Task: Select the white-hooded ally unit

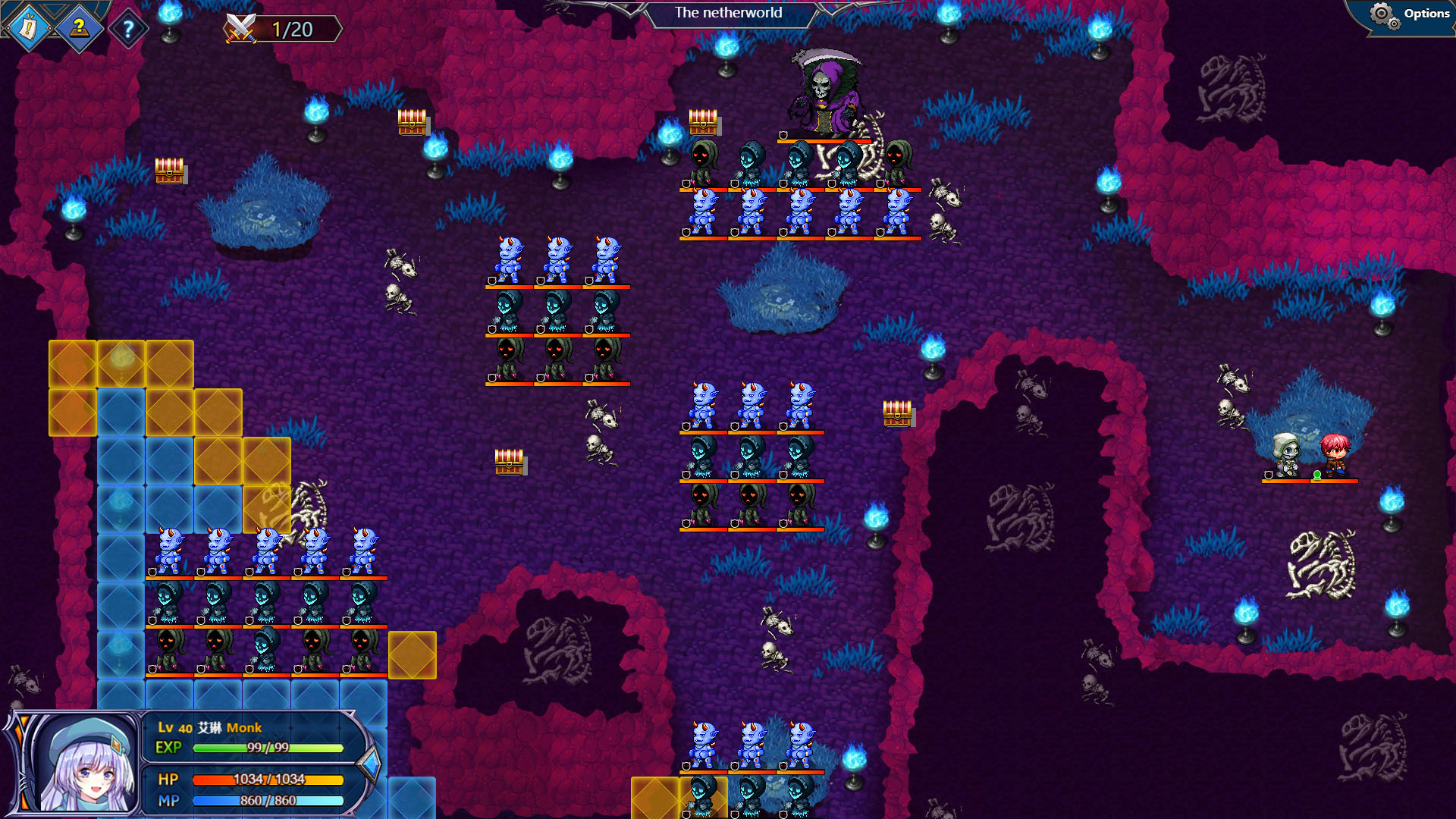Action: (x=1285, y=456)
